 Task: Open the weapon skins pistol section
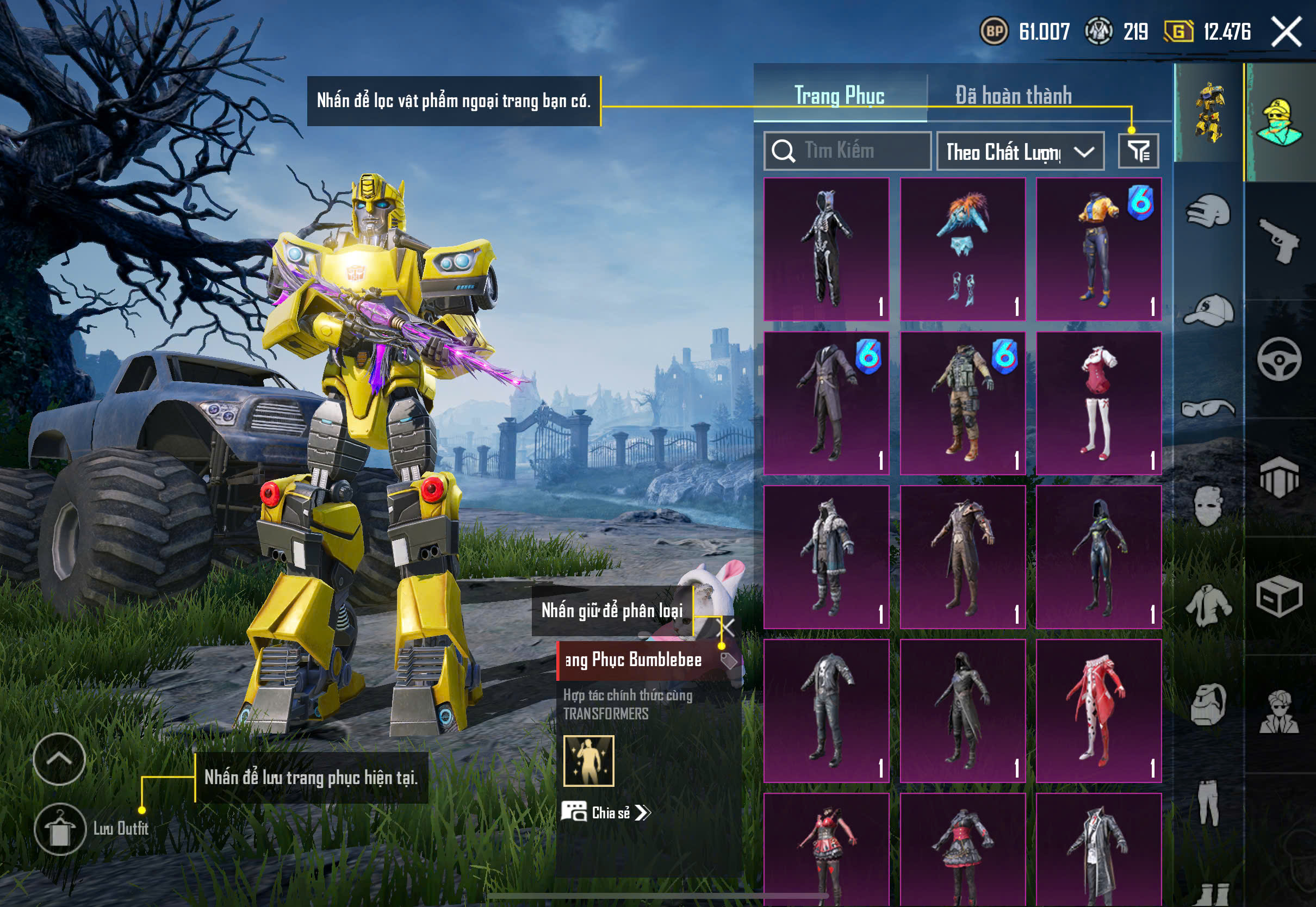point(1280,240)
